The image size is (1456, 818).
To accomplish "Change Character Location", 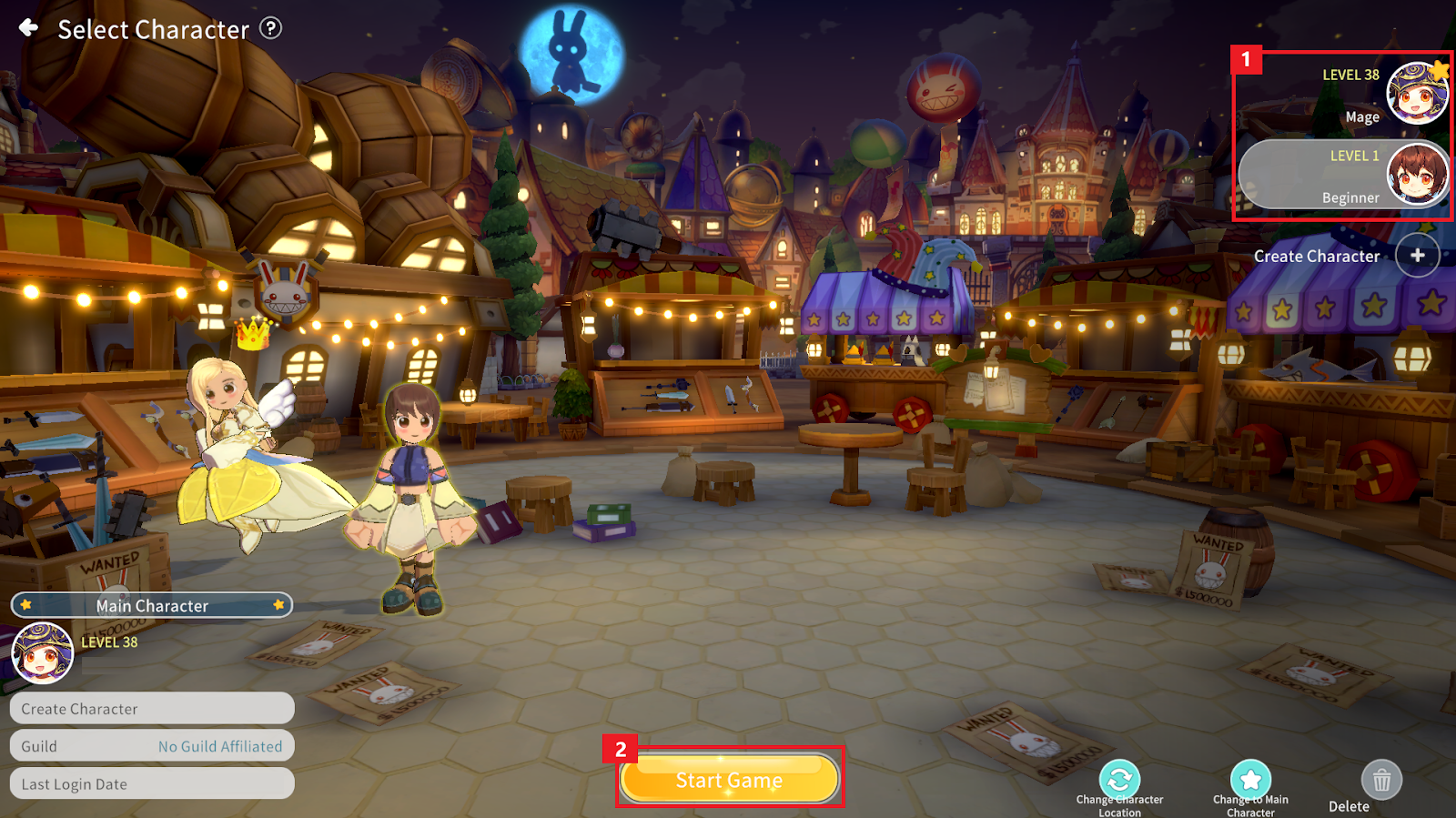I will pyautogui.click(x=1119, y=781).
